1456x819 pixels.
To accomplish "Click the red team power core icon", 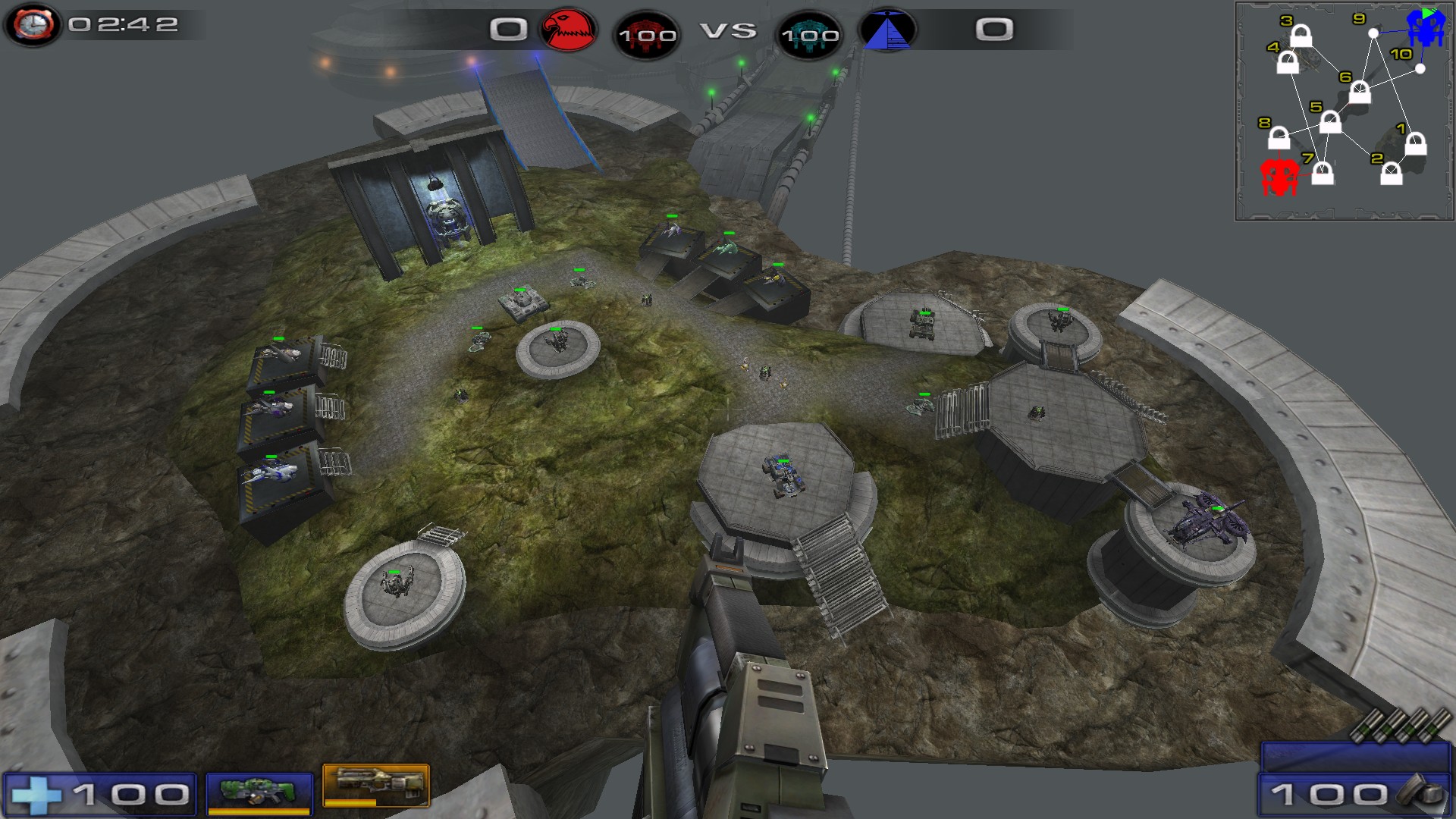I will tap(647, 34).
